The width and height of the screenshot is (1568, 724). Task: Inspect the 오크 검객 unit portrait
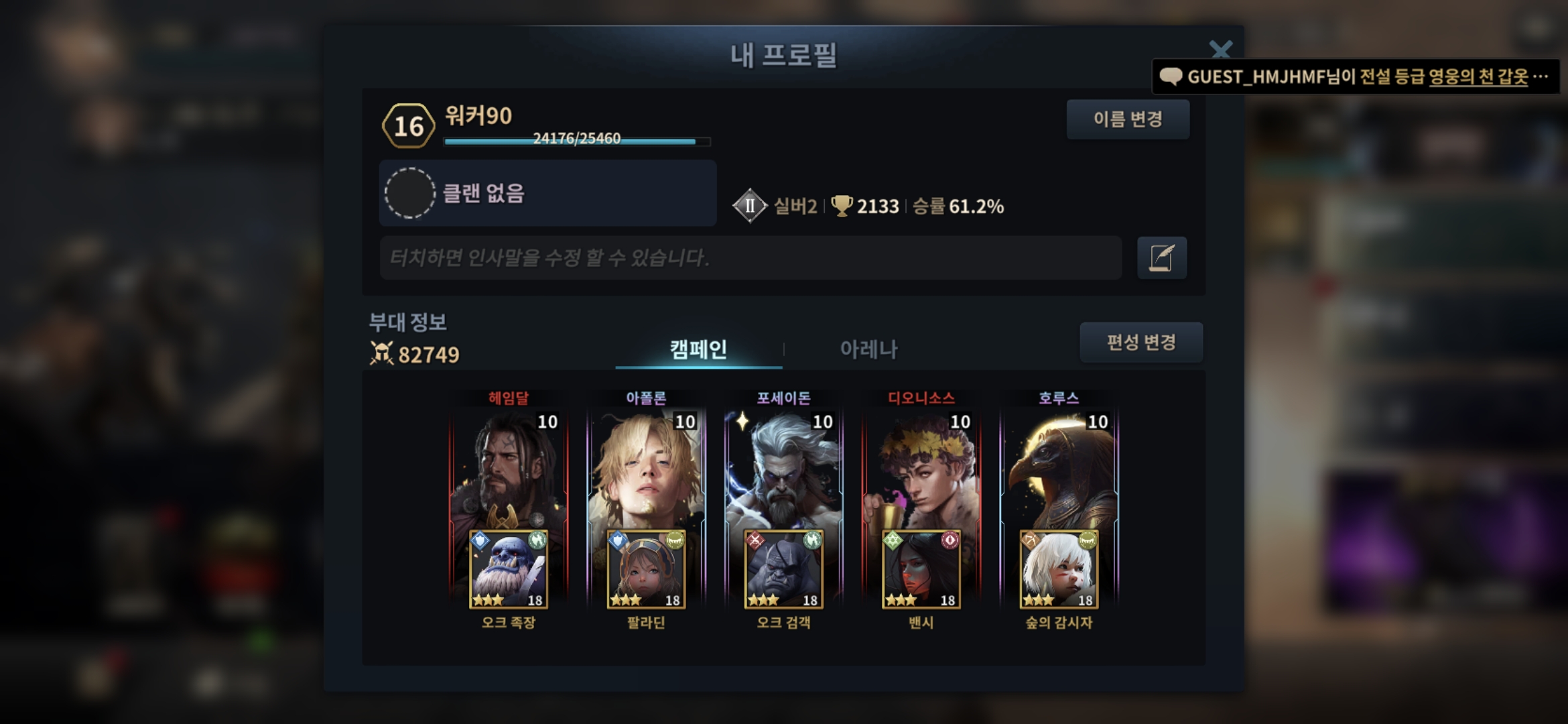click(783, 570)
